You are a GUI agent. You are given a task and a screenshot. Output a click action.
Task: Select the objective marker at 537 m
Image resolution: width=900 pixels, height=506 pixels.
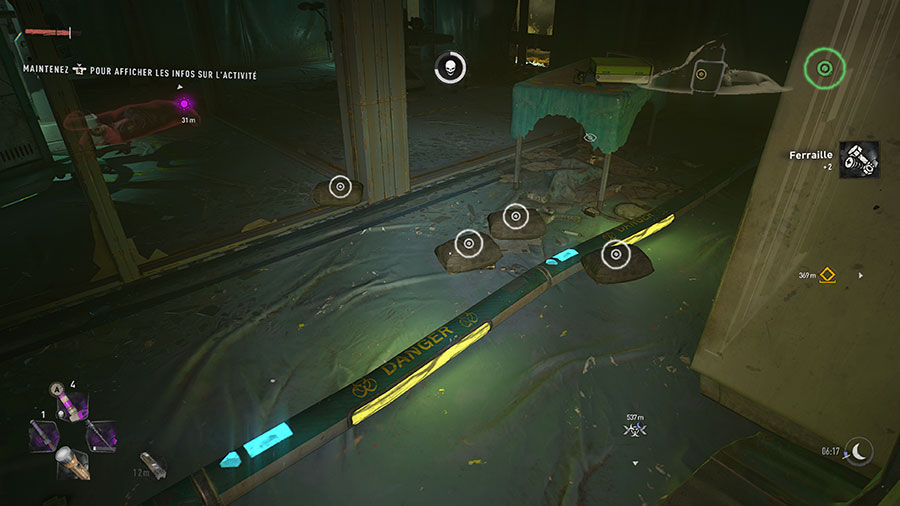tap(632, 430)
